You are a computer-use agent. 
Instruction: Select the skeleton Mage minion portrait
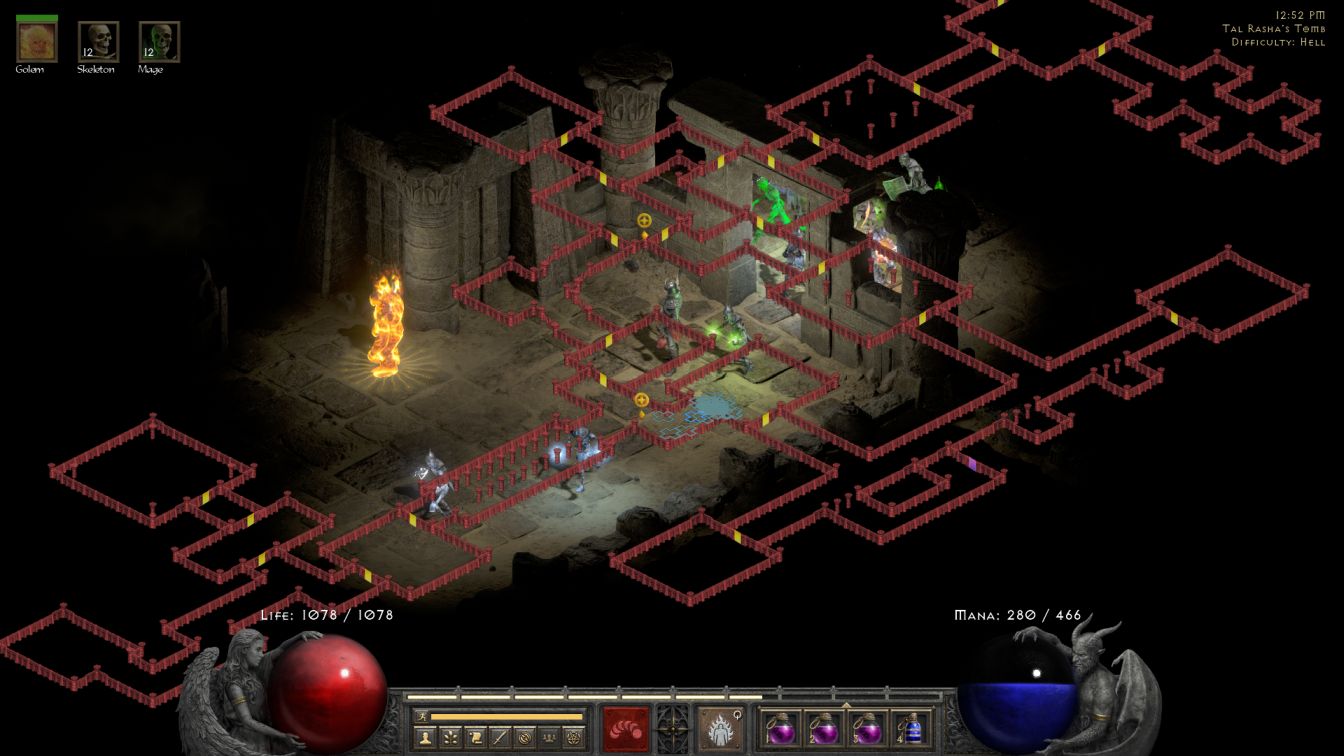coord(159,41)
